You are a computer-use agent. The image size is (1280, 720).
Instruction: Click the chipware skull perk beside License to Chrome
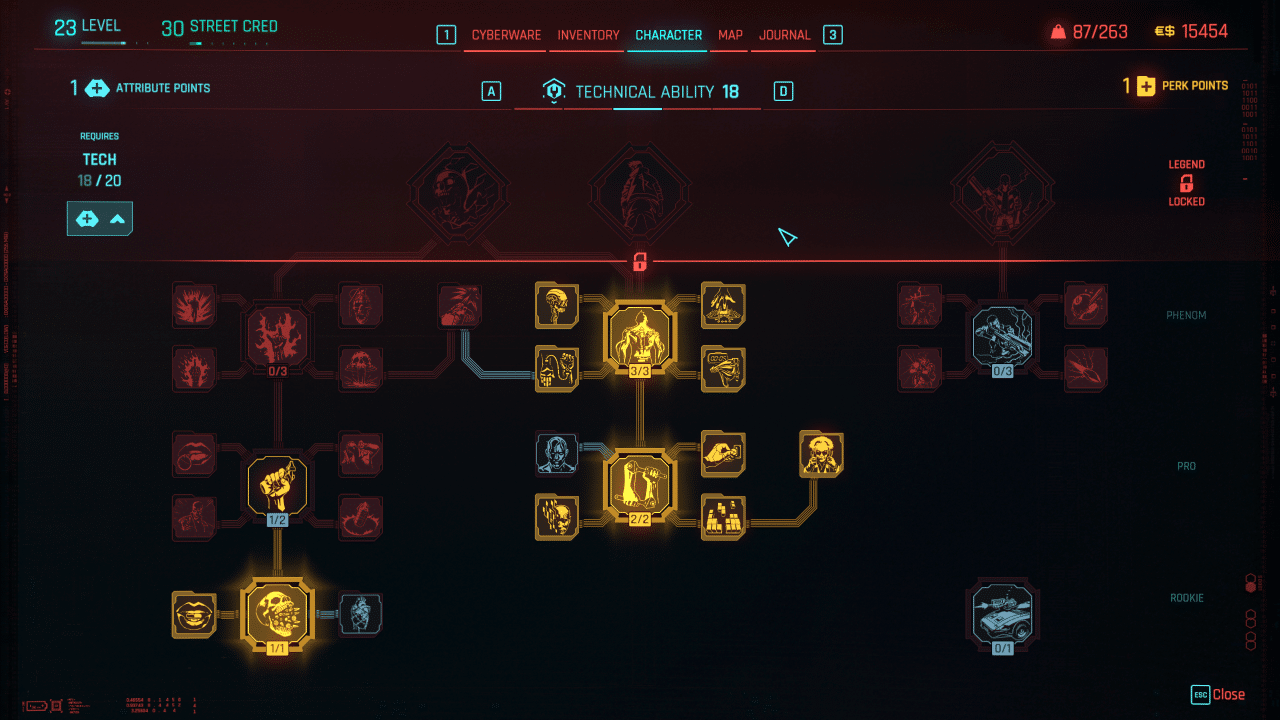pos(556,306)
